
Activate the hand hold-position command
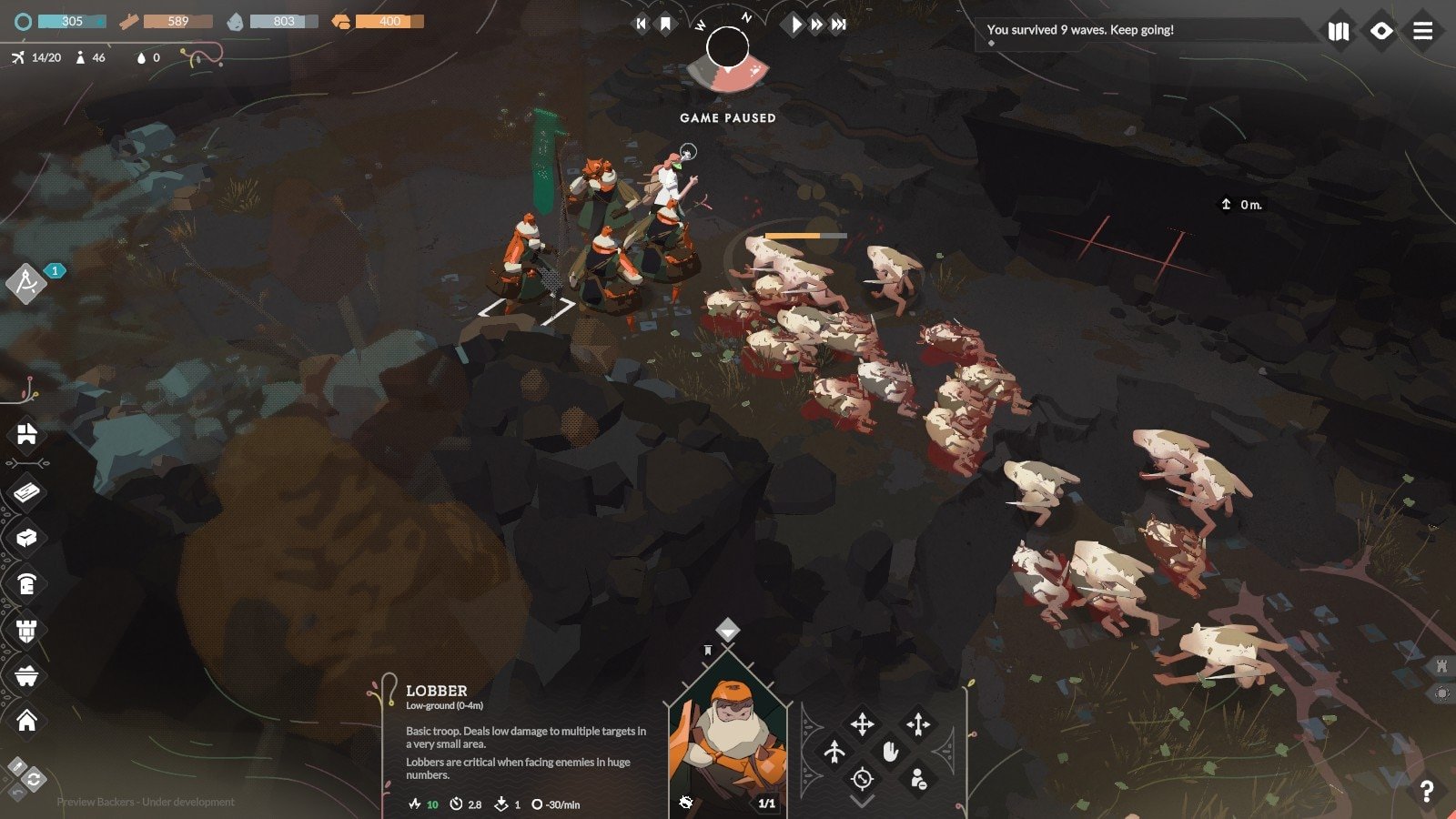890,752
